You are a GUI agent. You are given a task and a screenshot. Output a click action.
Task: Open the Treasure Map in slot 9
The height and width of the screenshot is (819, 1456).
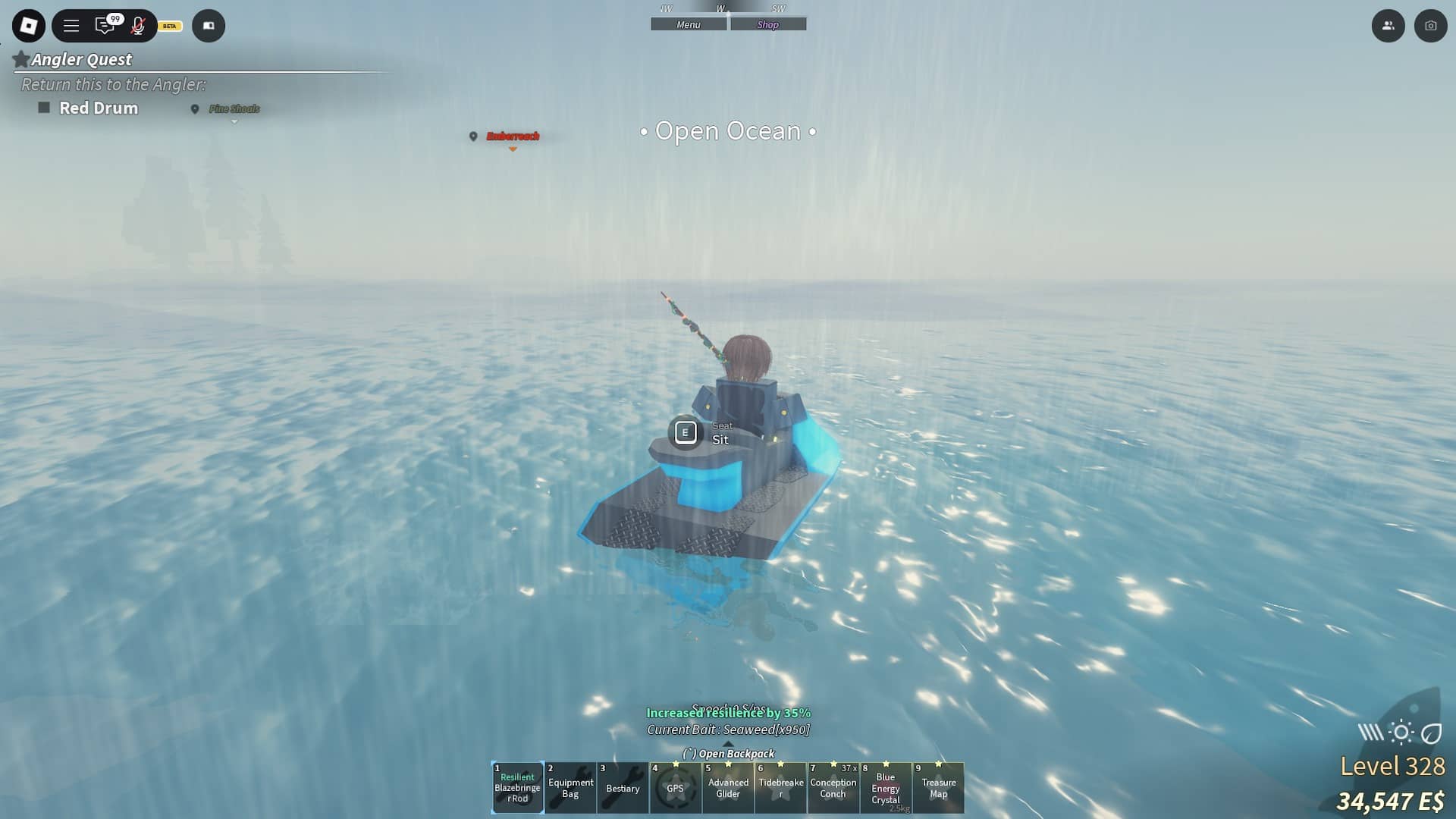[x=938, y=788]
